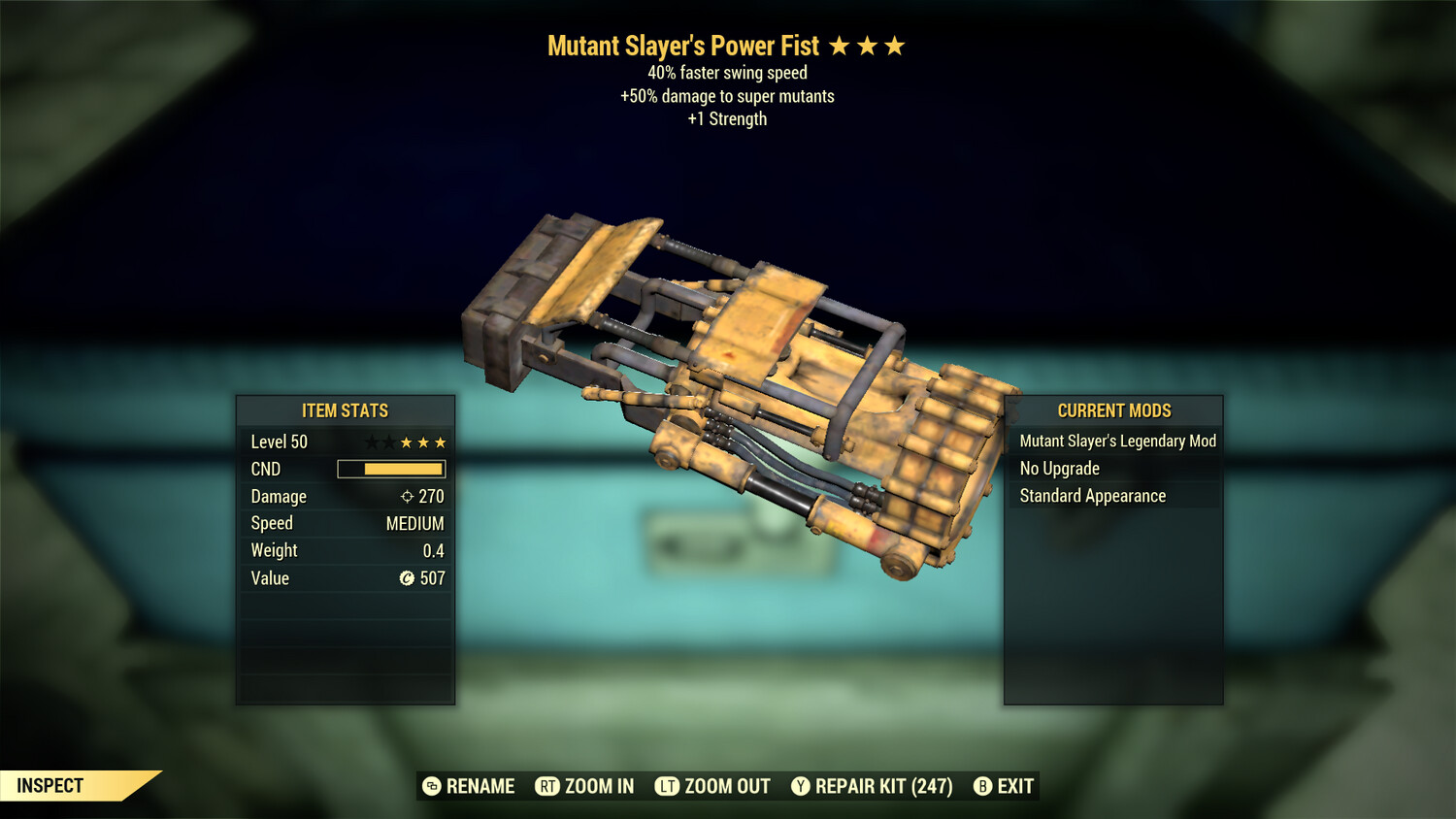Choose the Rename action in the bottom bar

click(x=470, y=786)
